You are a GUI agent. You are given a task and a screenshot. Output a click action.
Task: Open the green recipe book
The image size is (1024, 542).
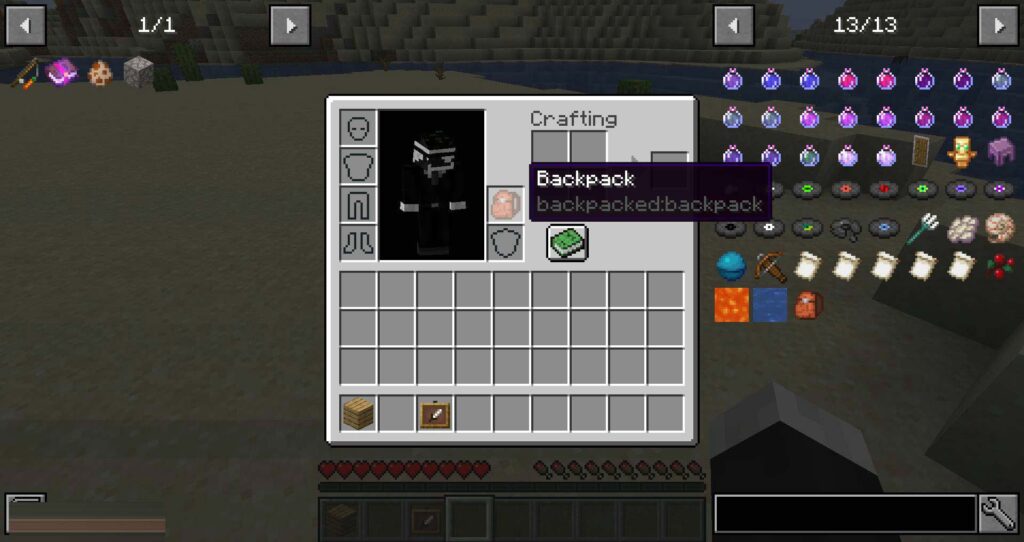tap(567, 242)
